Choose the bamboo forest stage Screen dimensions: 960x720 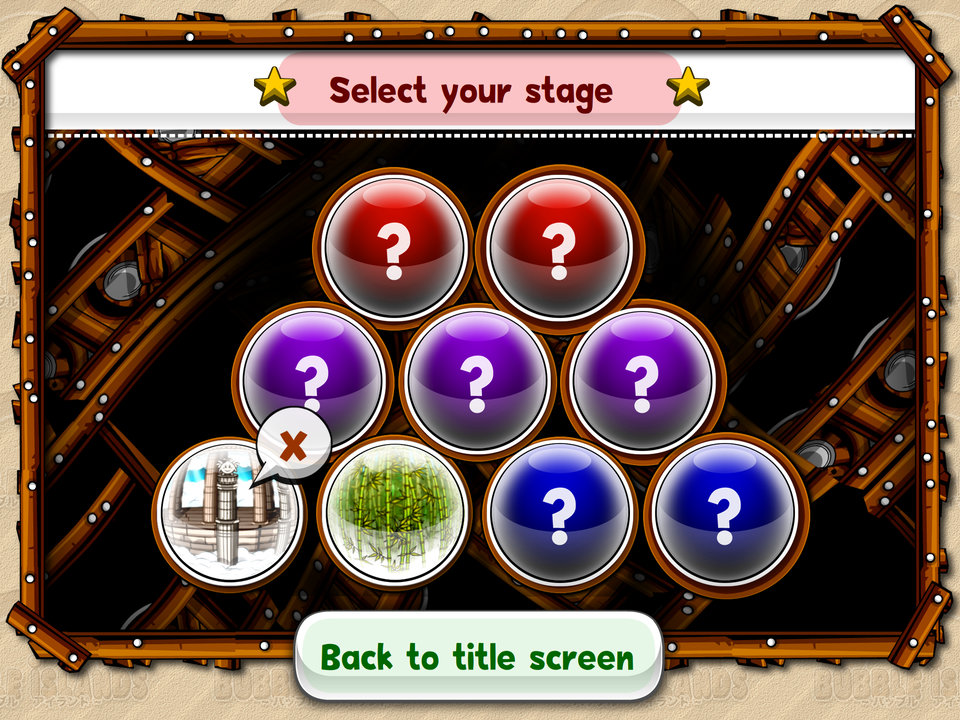point(393,510)
